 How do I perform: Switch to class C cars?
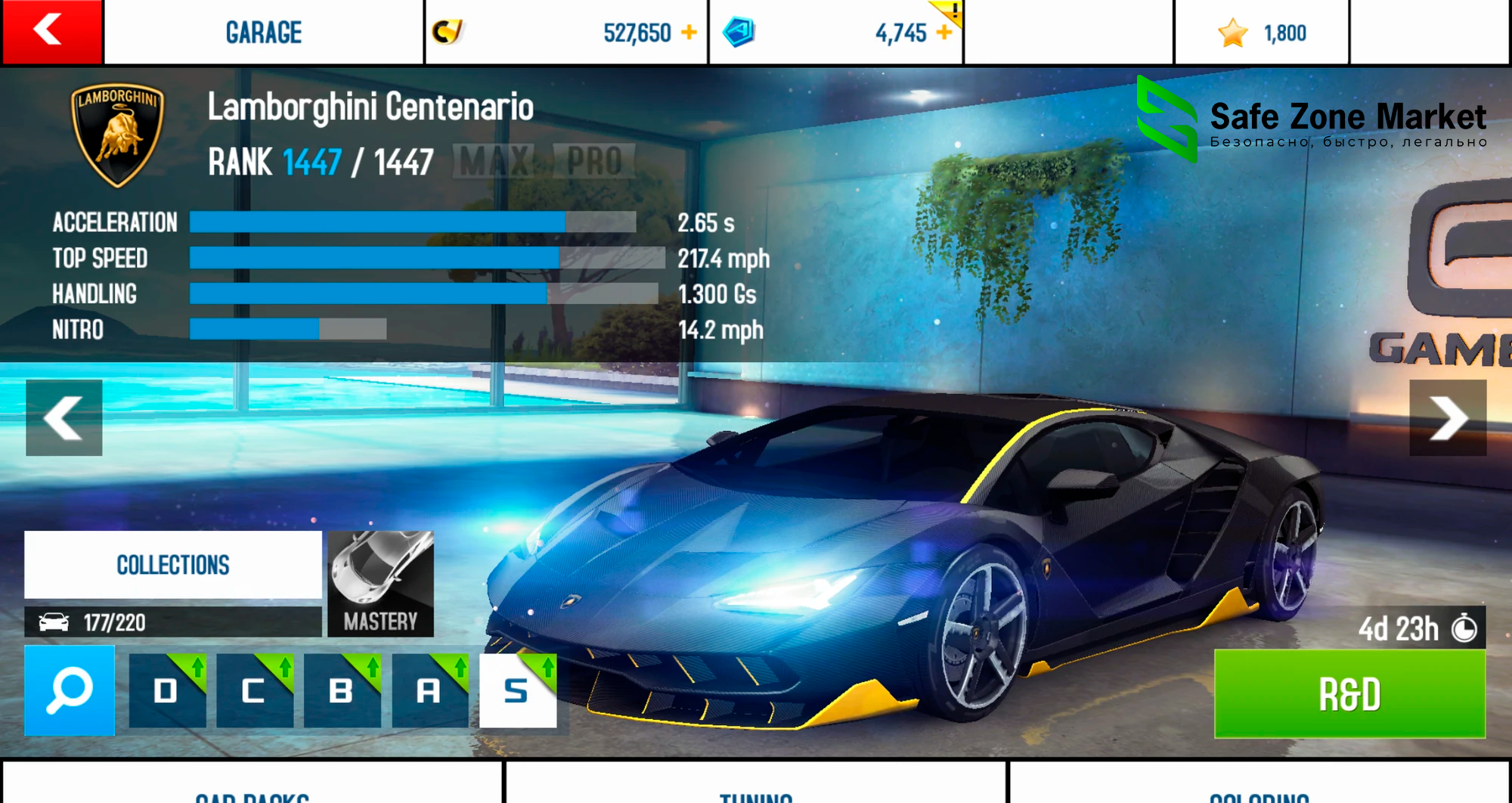[x=255, y=690]
